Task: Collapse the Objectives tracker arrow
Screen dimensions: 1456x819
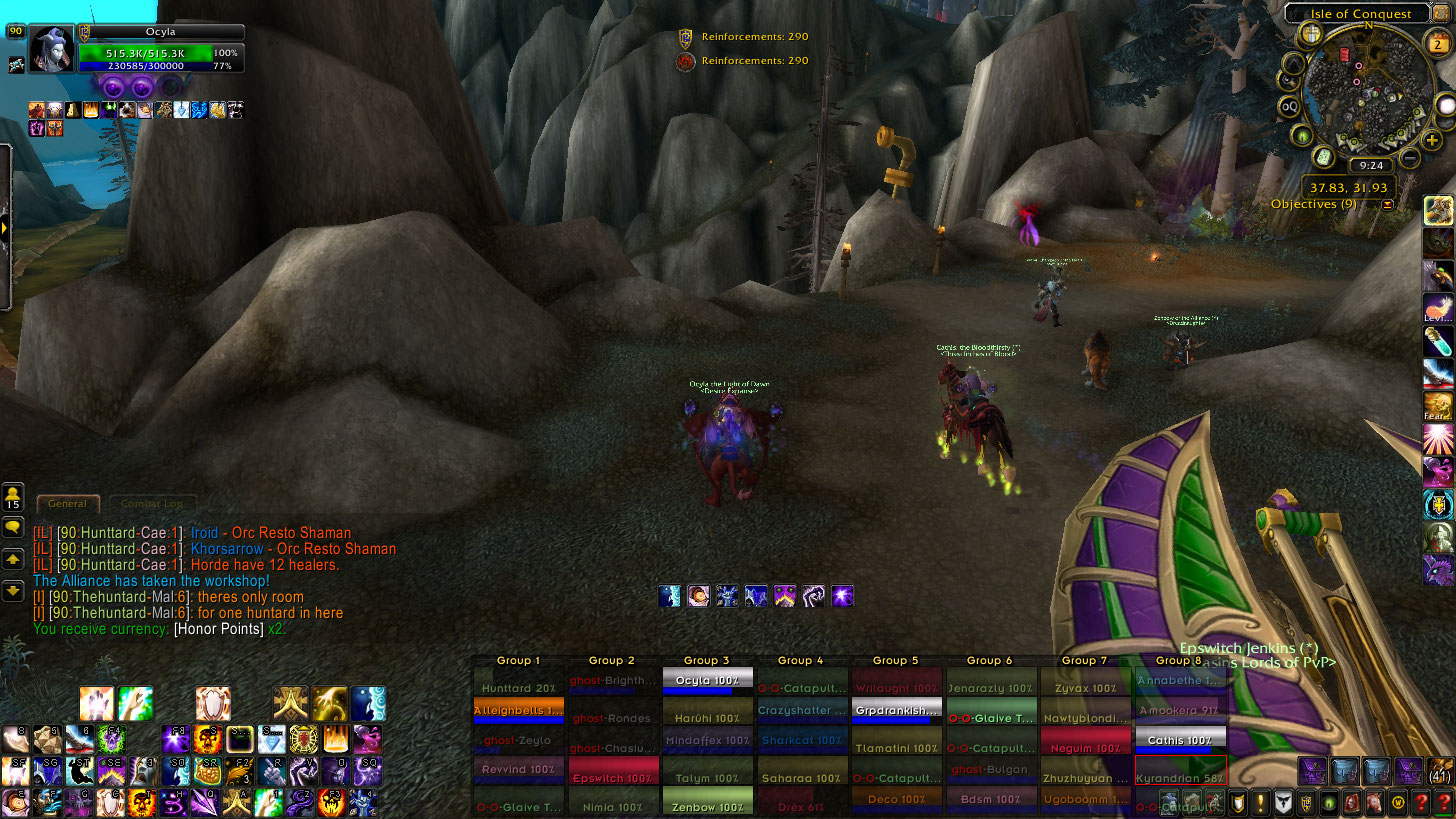Action: (1387, 204)
